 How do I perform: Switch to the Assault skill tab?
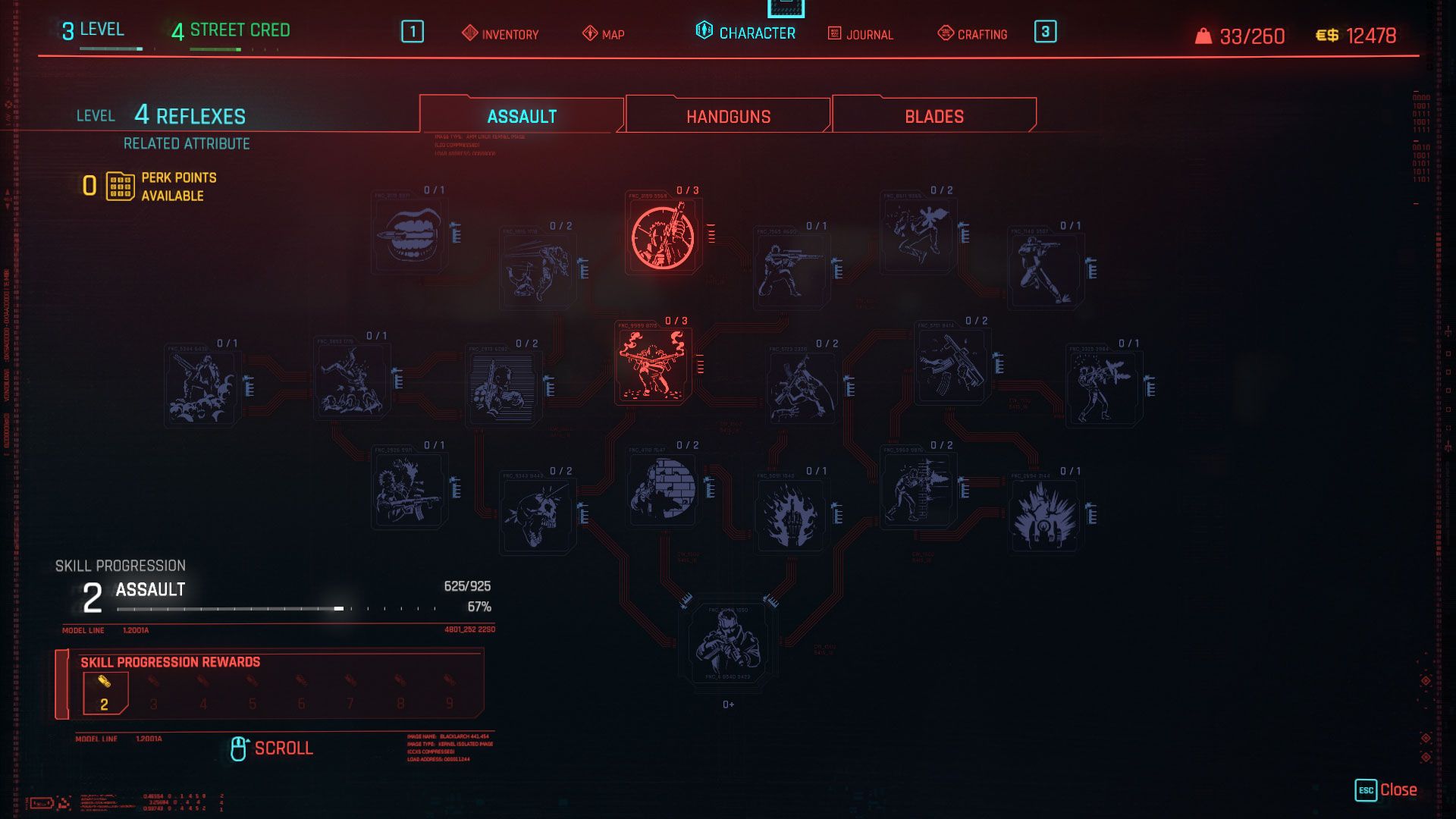point(522,116)
